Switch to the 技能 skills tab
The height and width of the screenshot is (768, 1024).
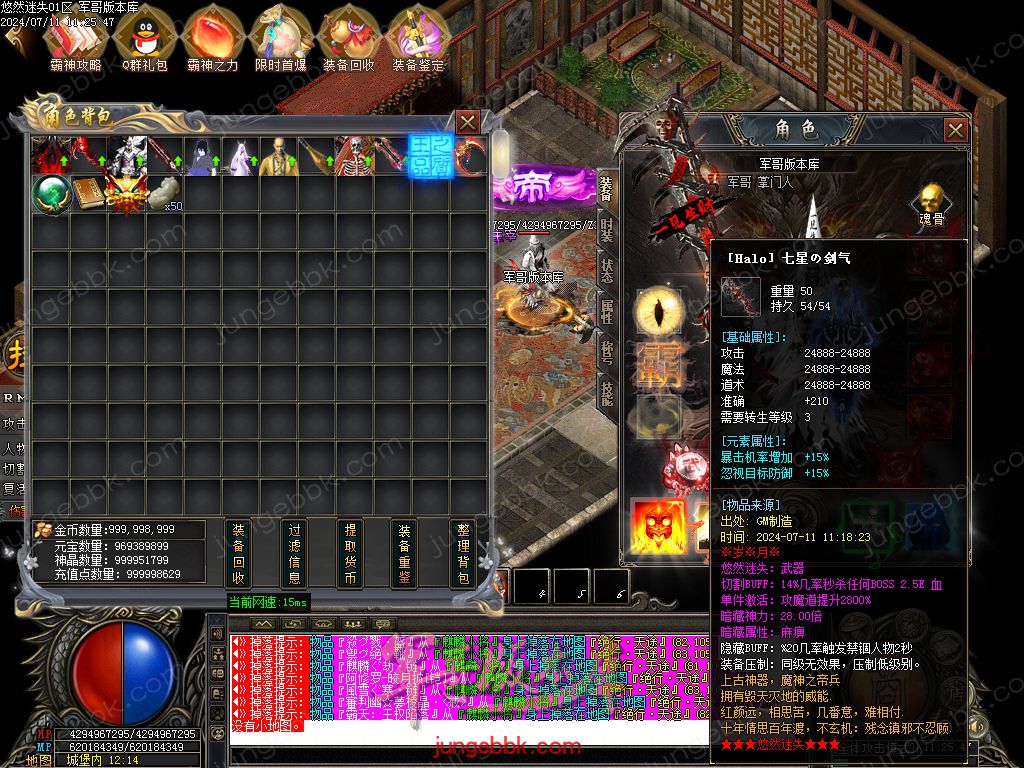pyautogui.click(x=606, y=391)
